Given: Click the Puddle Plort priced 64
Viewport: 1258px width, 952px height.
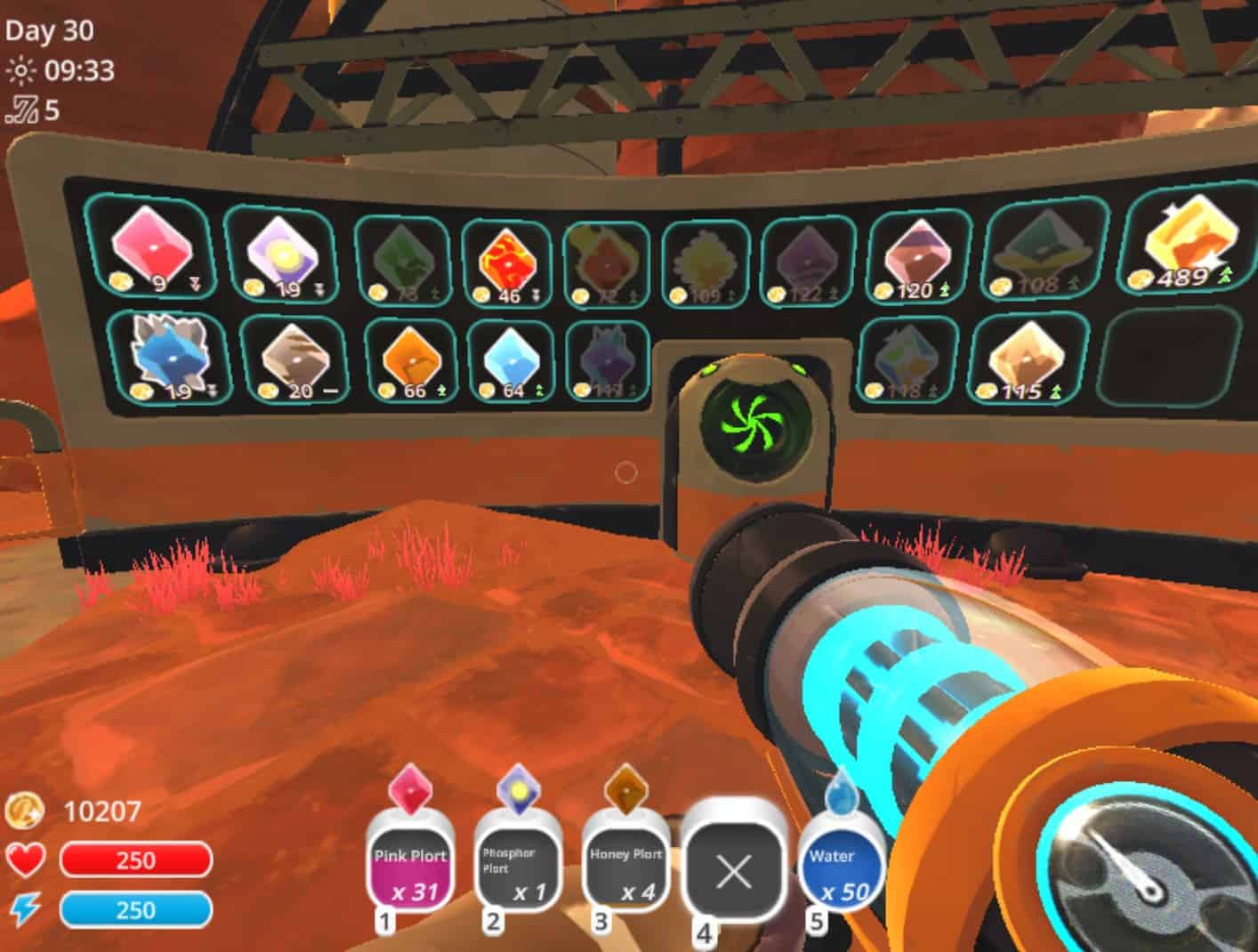Looking at the screenshot, I should point(510,359).
